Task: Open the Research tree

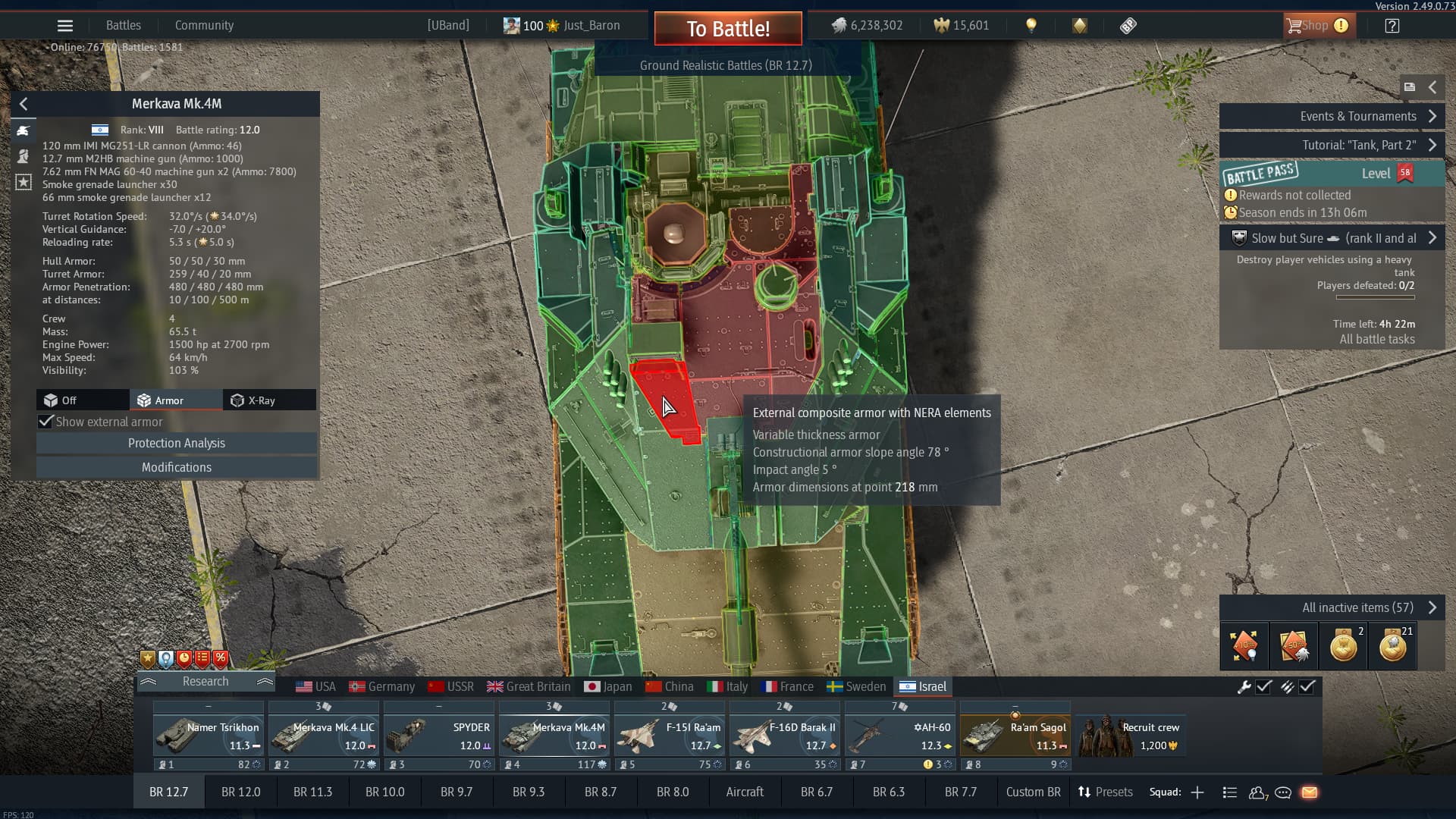Action: 205,681
